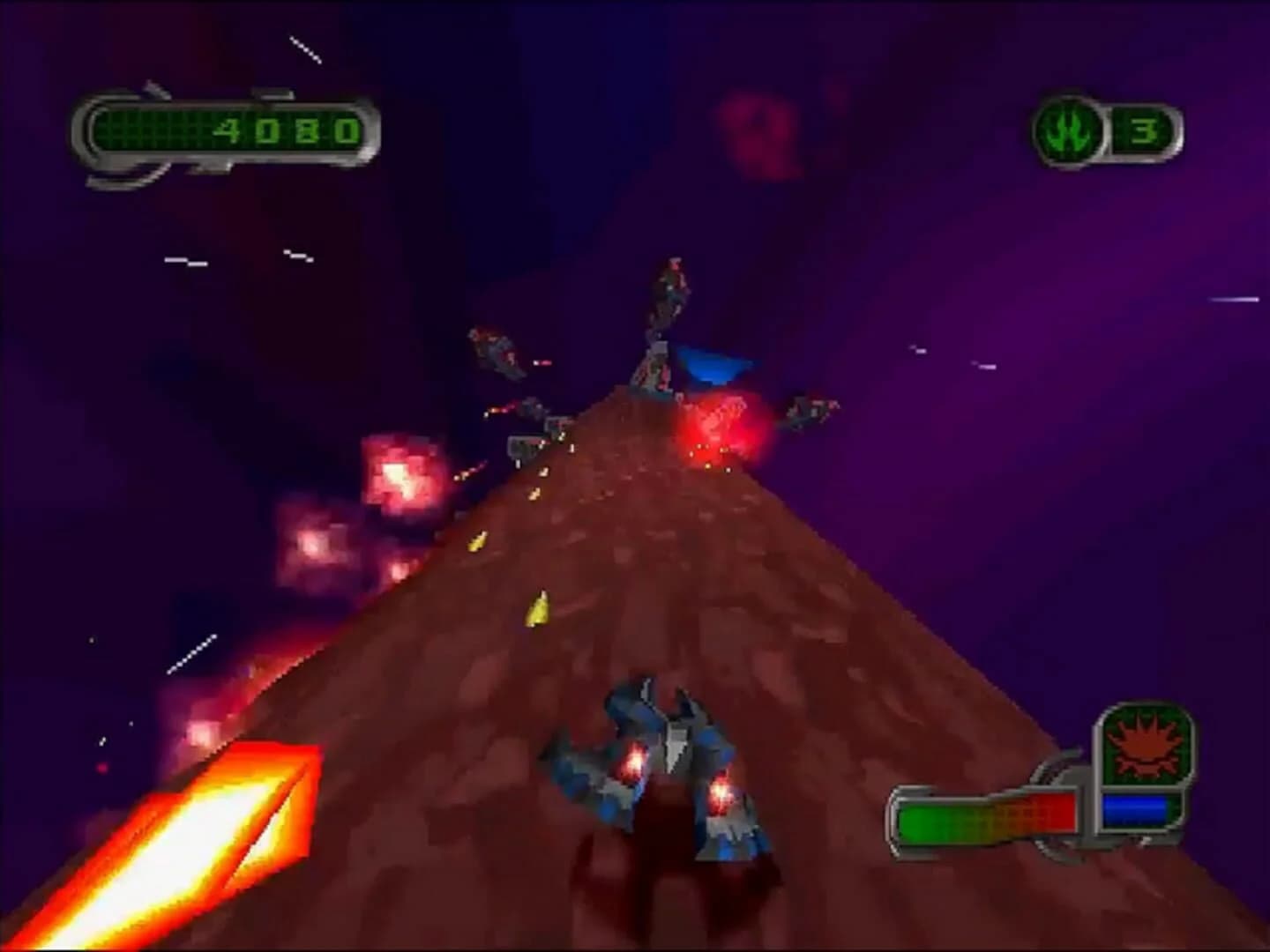This screenshot has height=952, width=1270.
Task: Toggle the green health bar gauge
Action: click(x=935, y=820)
